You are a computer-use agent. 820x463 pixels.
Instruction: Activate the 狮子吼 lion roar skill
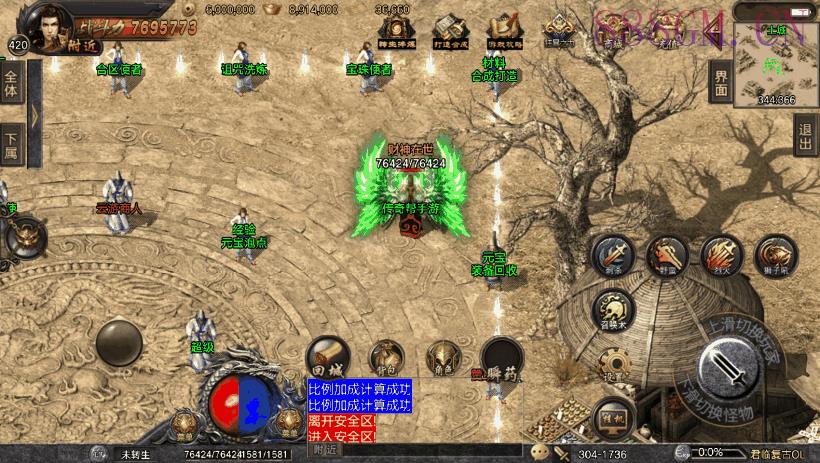[x=776, y=256]
